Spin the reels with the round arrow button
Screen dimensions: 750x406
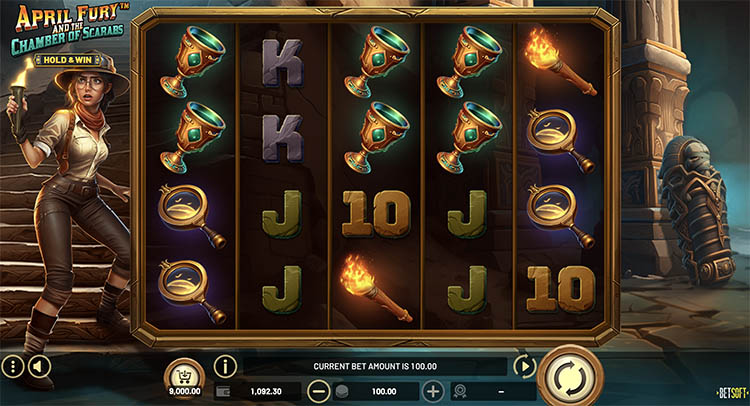tap(570, 379)
